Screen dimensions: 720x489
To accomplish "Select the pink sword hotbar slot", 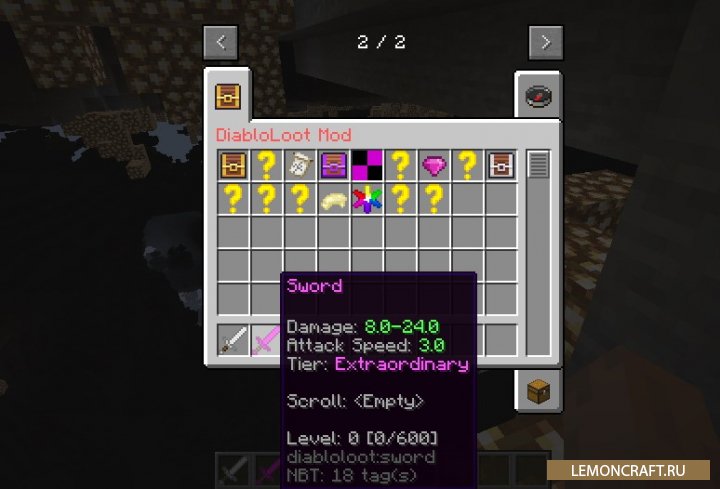I will click(266, 341).
